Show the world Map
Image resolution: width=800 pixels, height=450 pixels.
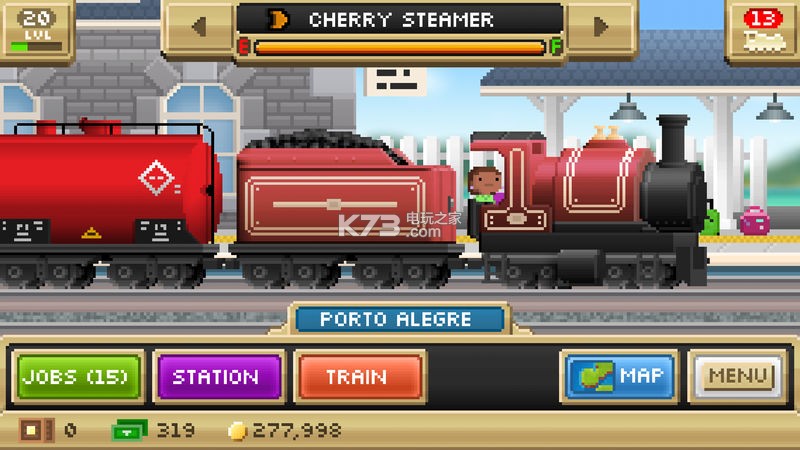coord(620,377)
